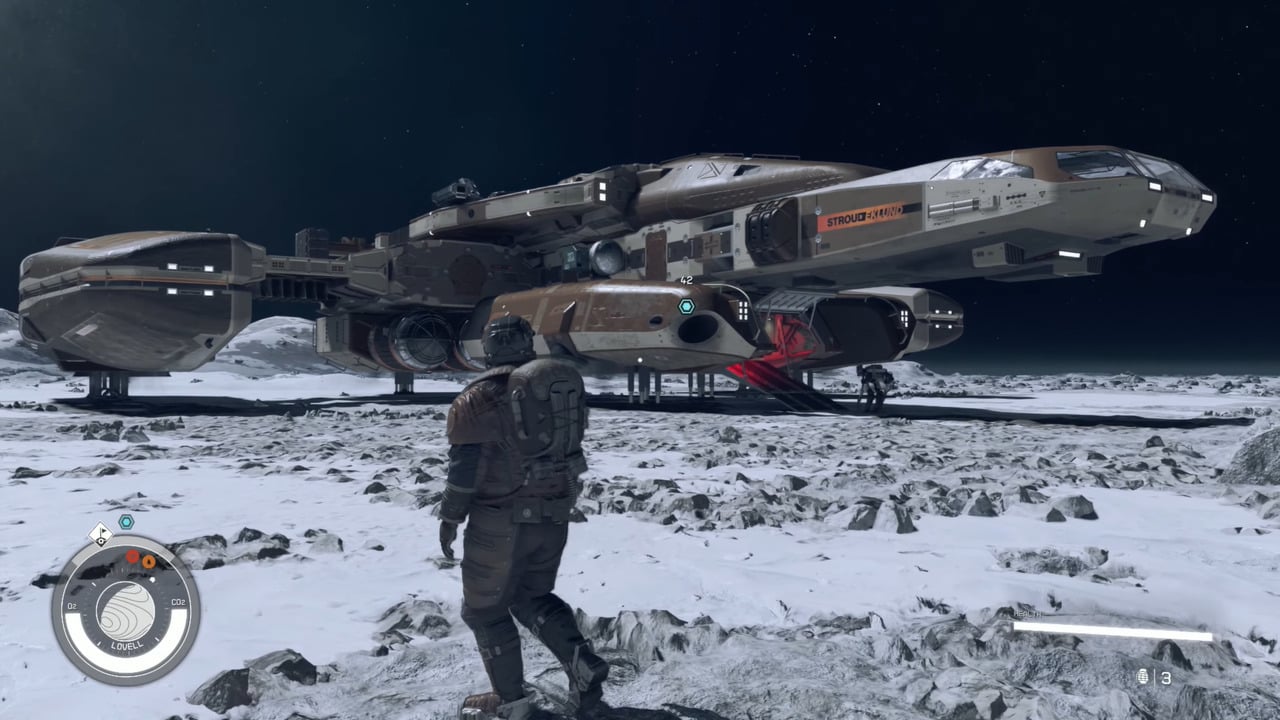Toggle the grenade count display showing 3

1165,678
